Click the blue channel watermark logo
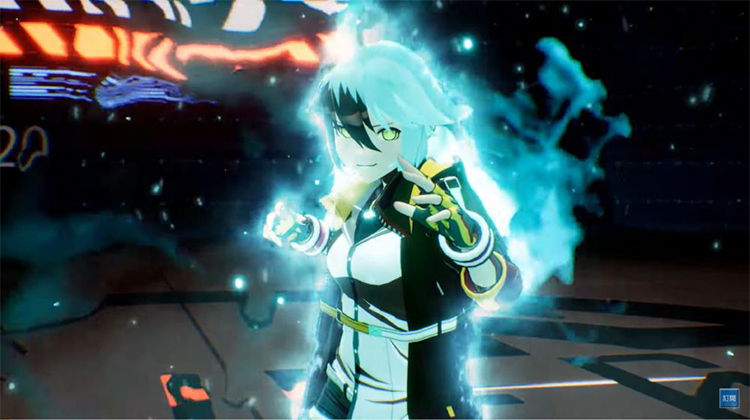750x420 pixels. click(x=729, y=398)
